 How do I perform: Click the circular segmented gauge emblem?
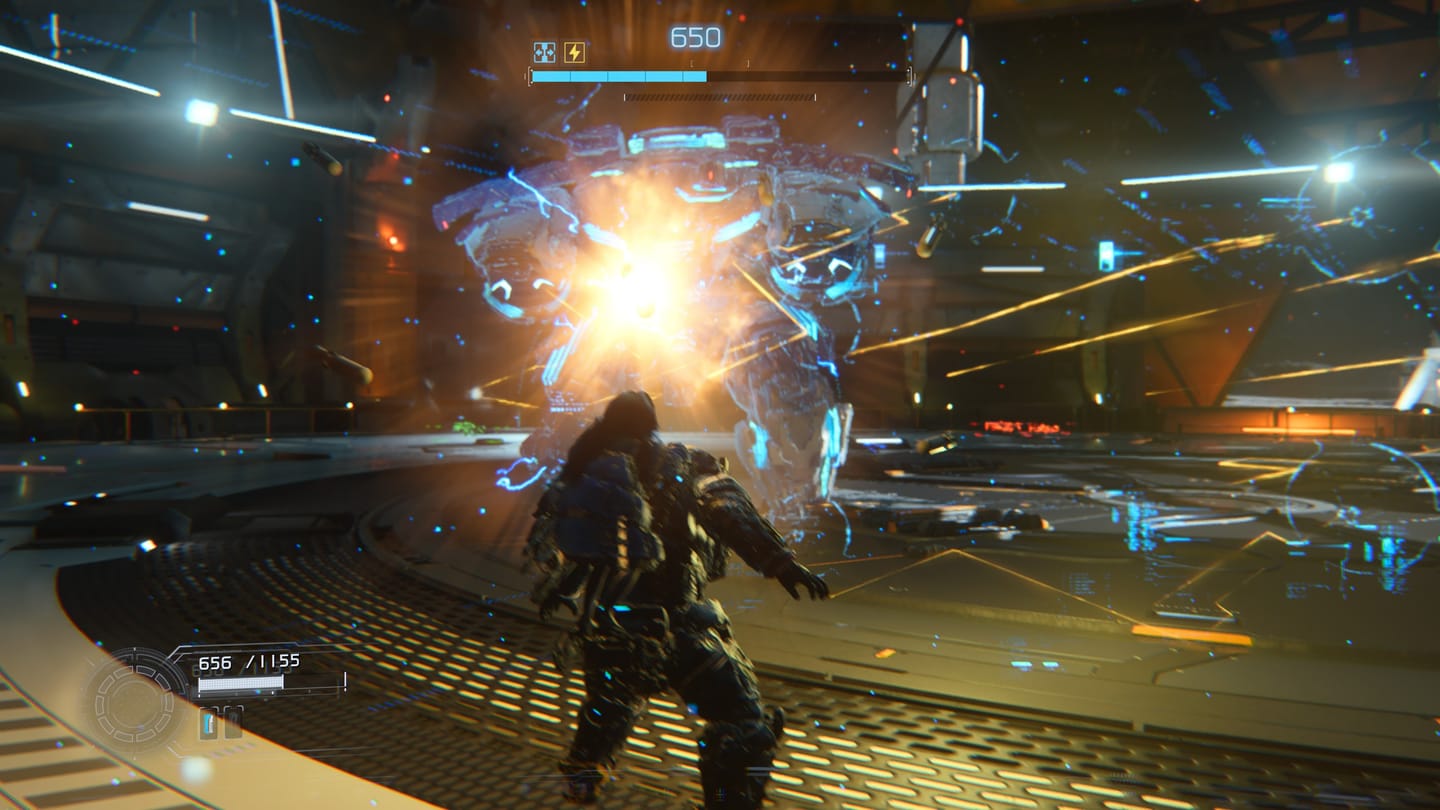coord(133,700)
